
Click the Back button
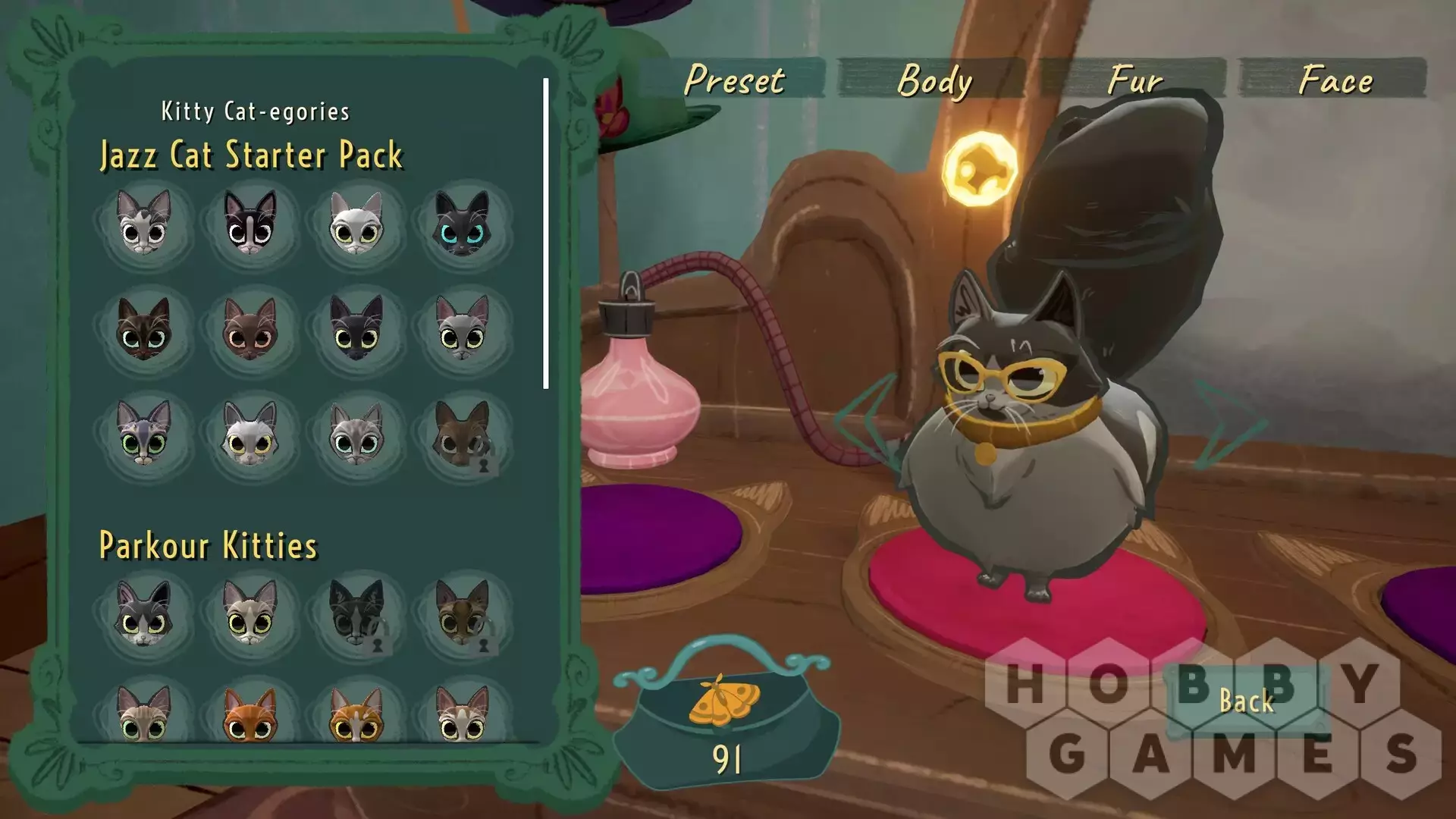(x=1246, y=701)
